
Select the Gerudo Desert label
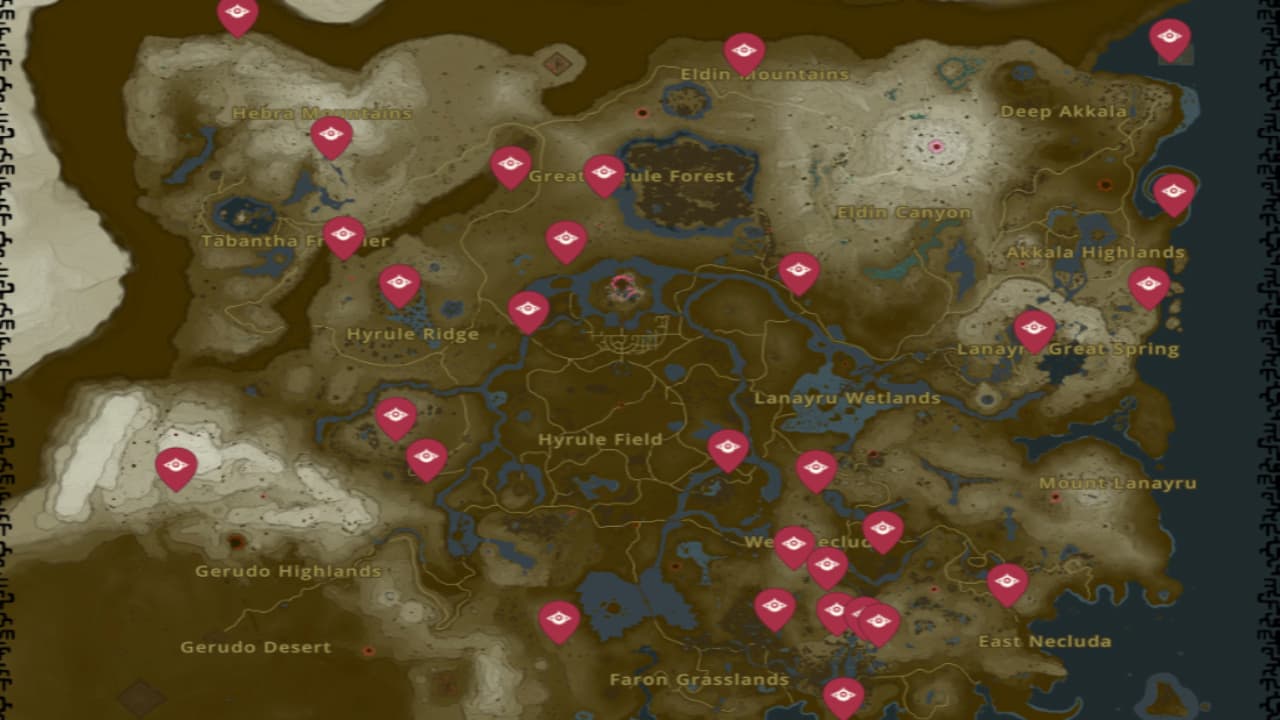[x=253, y=647]
